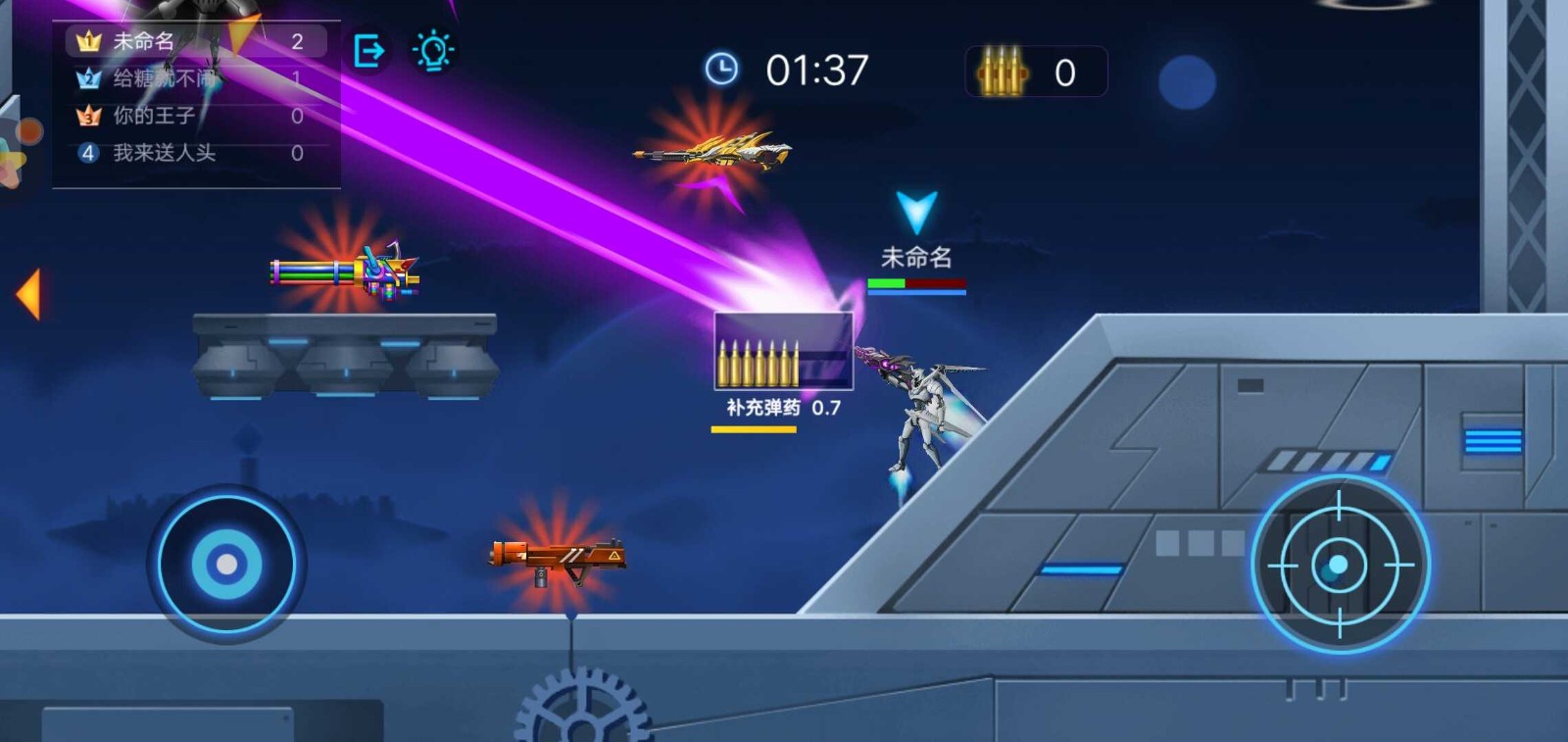This screenshot has width=1568, height=742.
Task: Tap the blue crown next to 给糖就不闹
Action: 89,78
